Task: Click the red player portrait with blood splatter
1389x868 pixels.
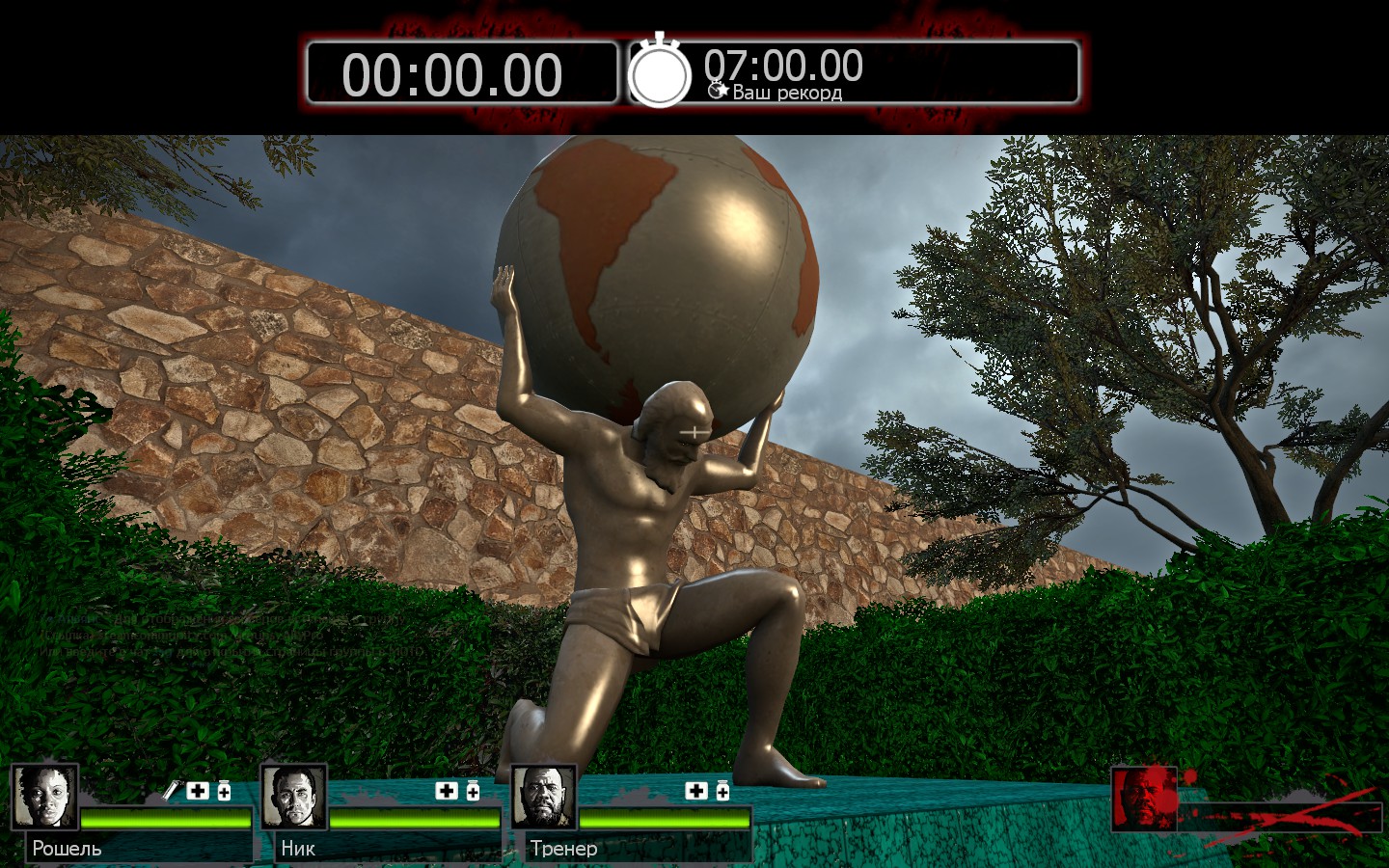Action: [1145, 799]
